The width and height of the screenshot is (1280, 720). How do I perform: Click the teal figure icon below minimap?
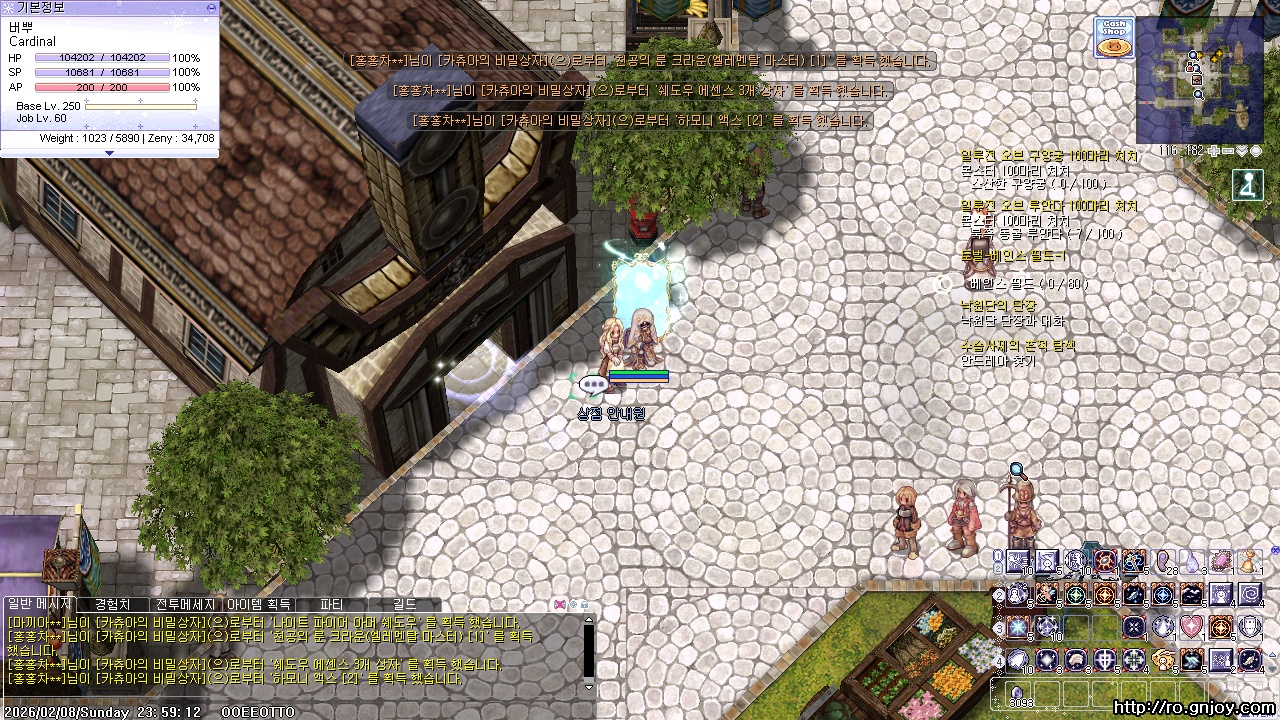(1247, 185)
